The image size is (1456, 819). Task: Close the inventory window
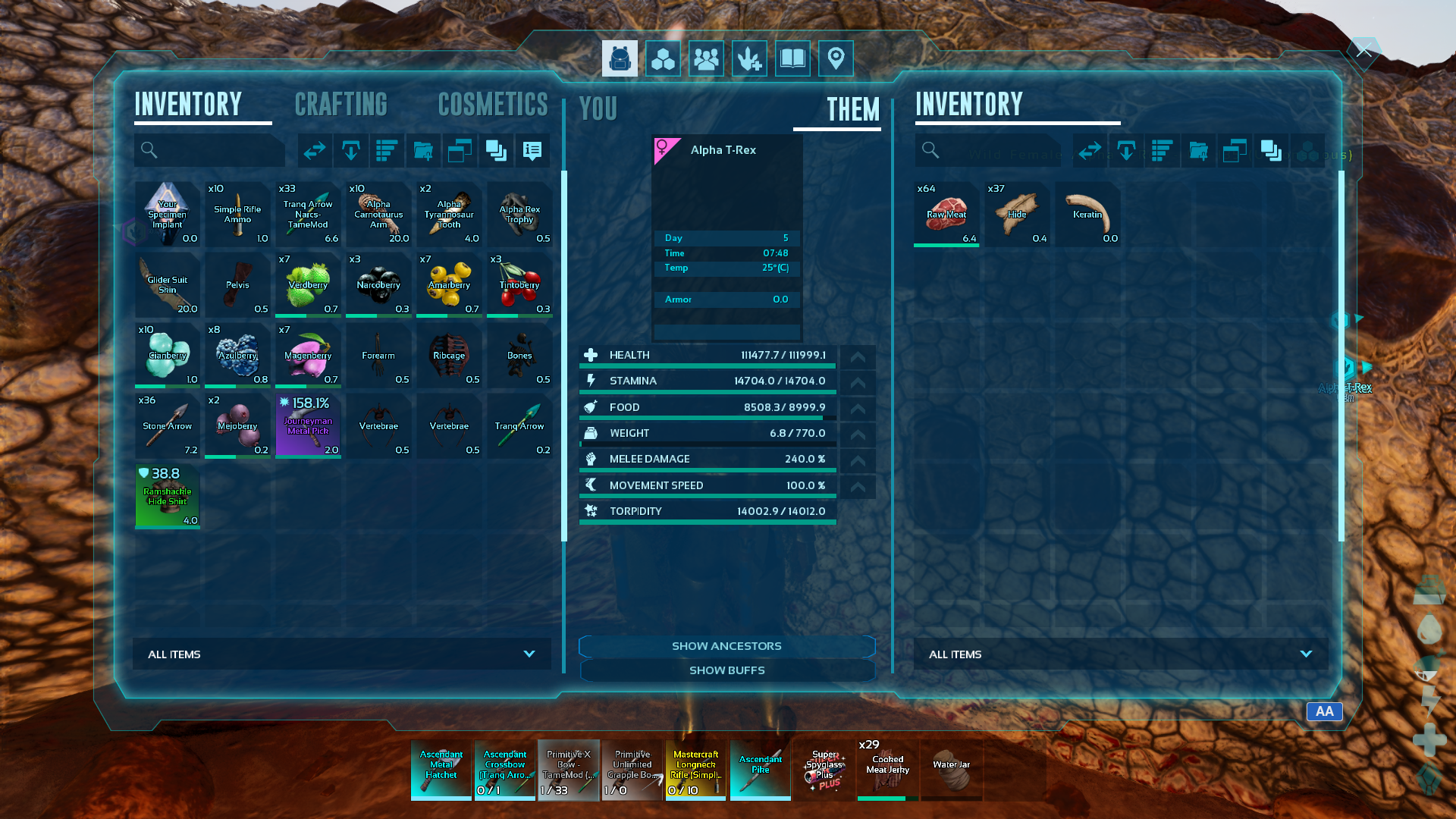tap(1363, 51)
